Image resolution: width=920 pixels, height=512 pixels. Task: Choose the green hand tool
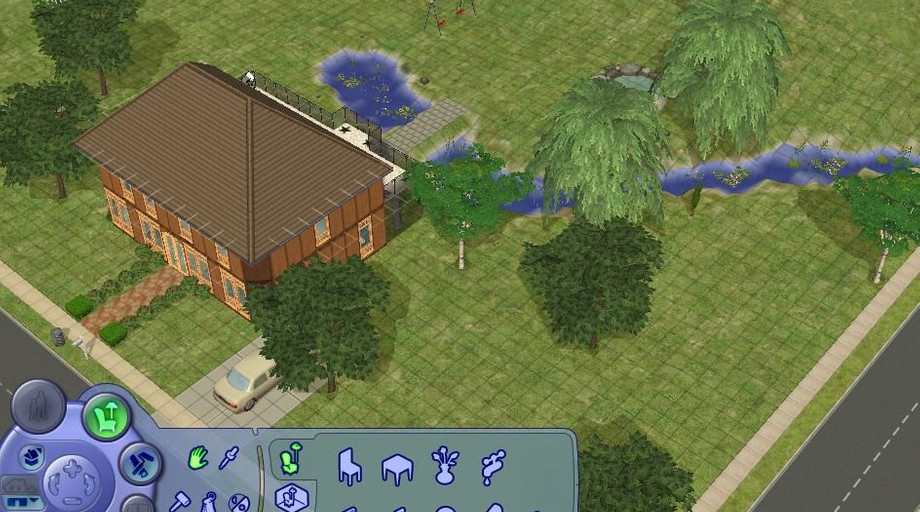[198, 459]
